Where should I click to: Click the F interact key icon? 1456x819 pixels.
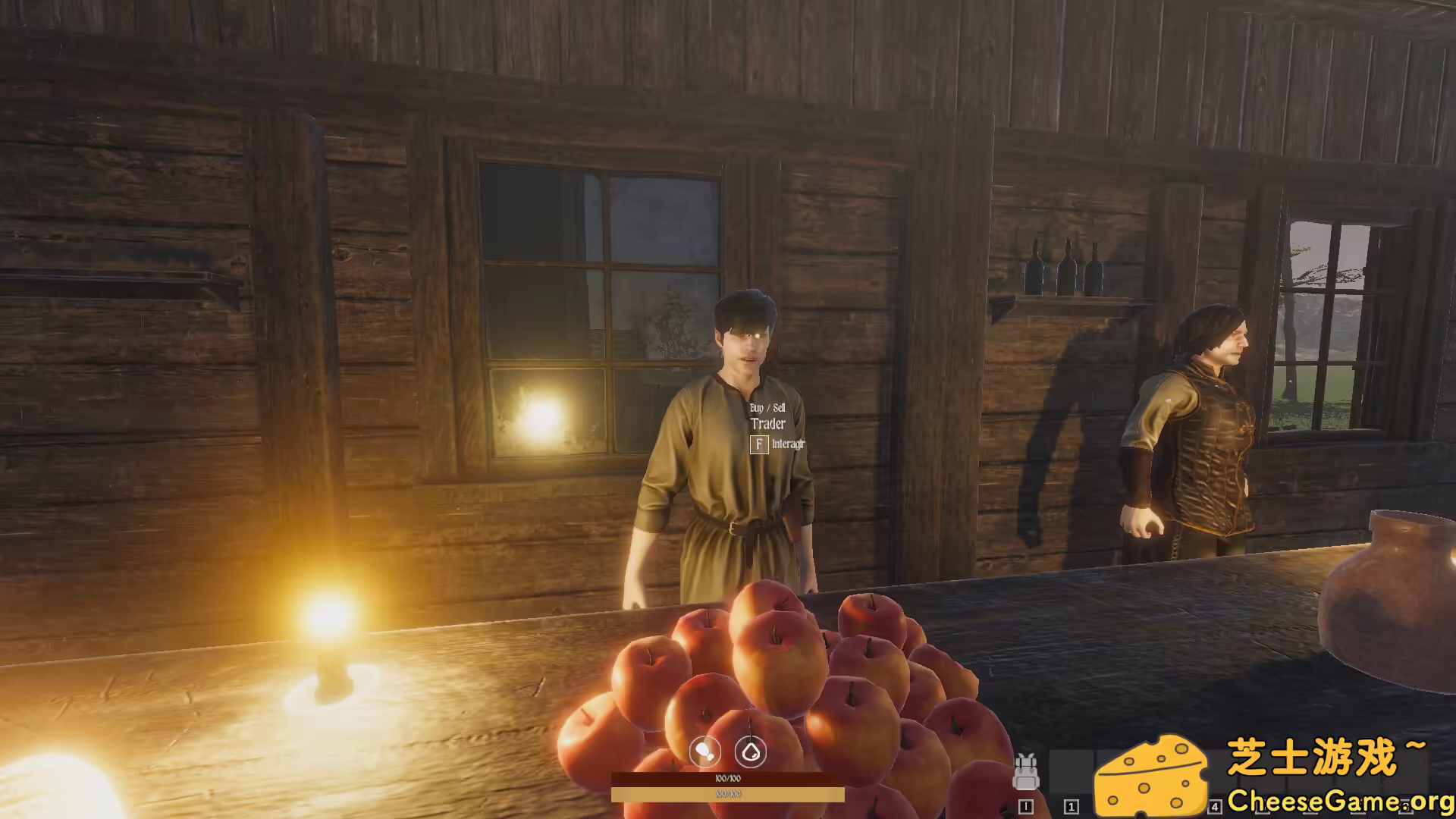click(x=758, y=446)
